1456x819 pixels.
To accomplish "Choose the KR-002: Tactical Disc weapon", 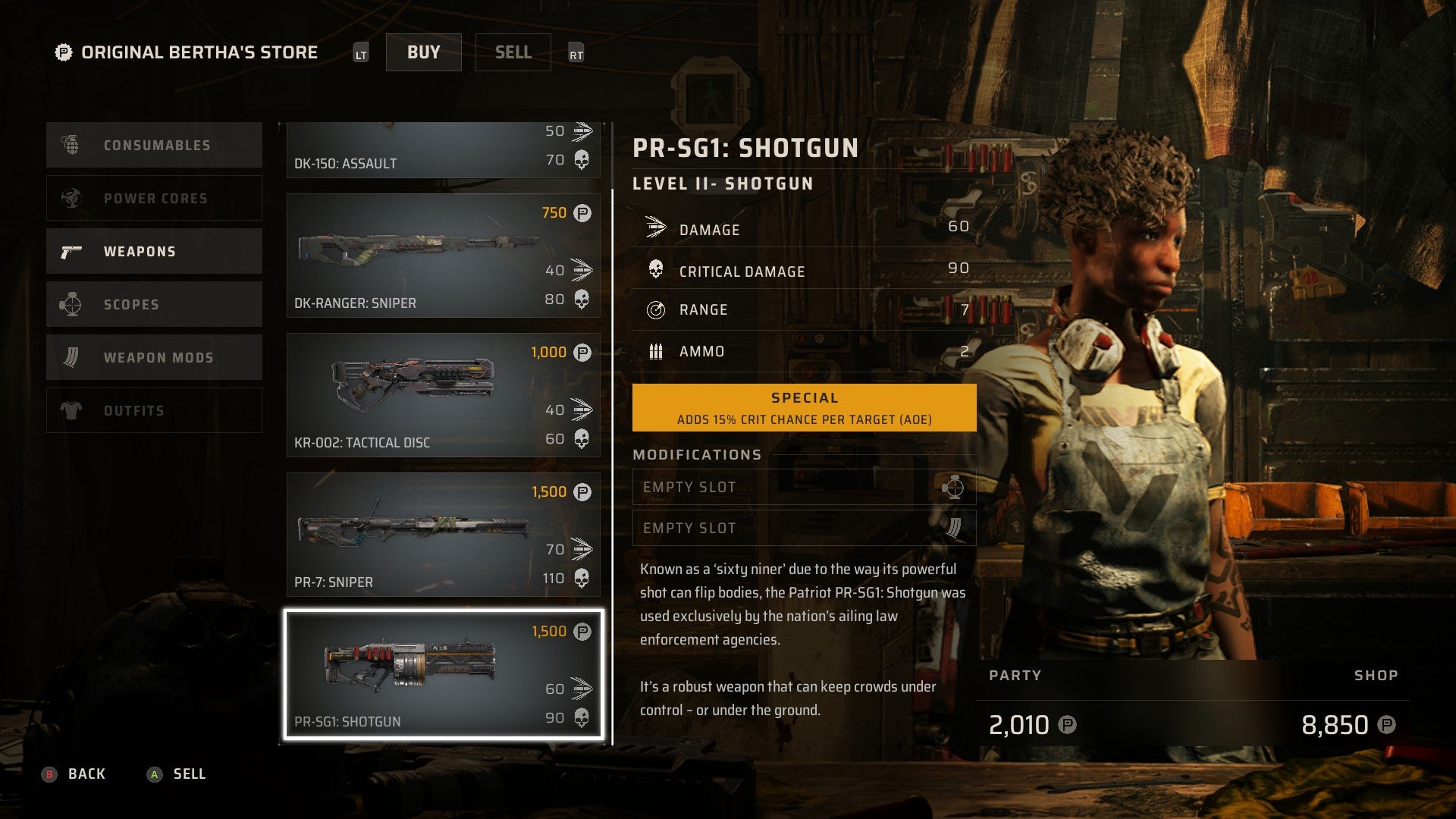I will [443, 395].
